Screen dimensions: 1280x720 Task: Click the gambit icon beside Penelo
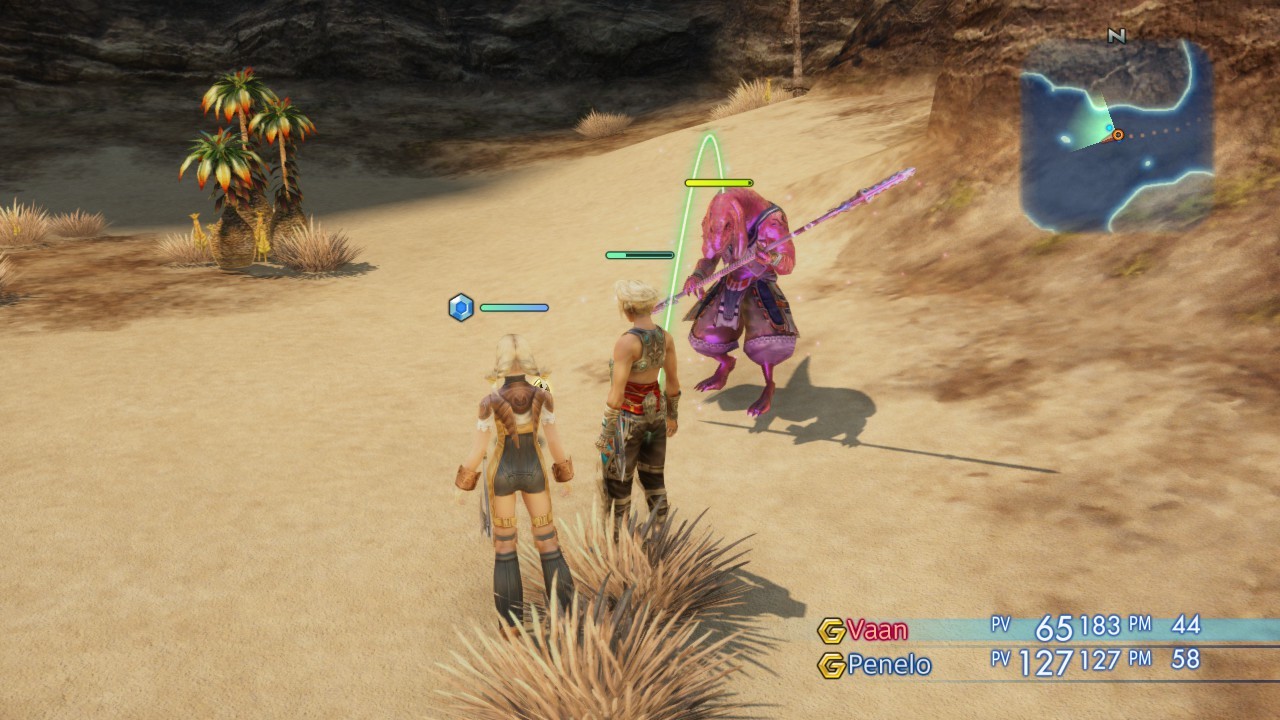pyautogui.click(x=831, y=665)
